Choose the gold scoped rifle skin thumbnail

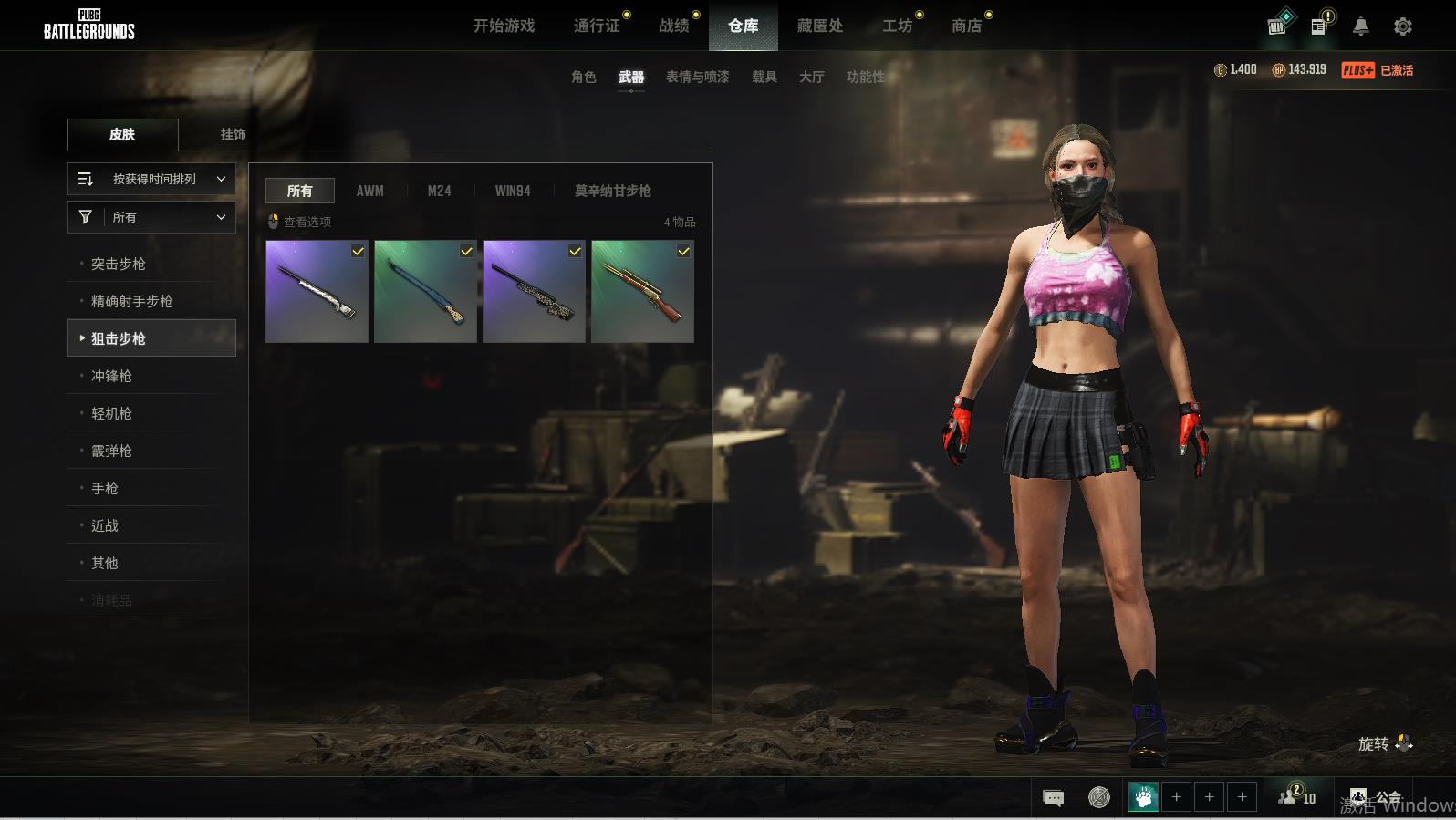pos(642,292)
